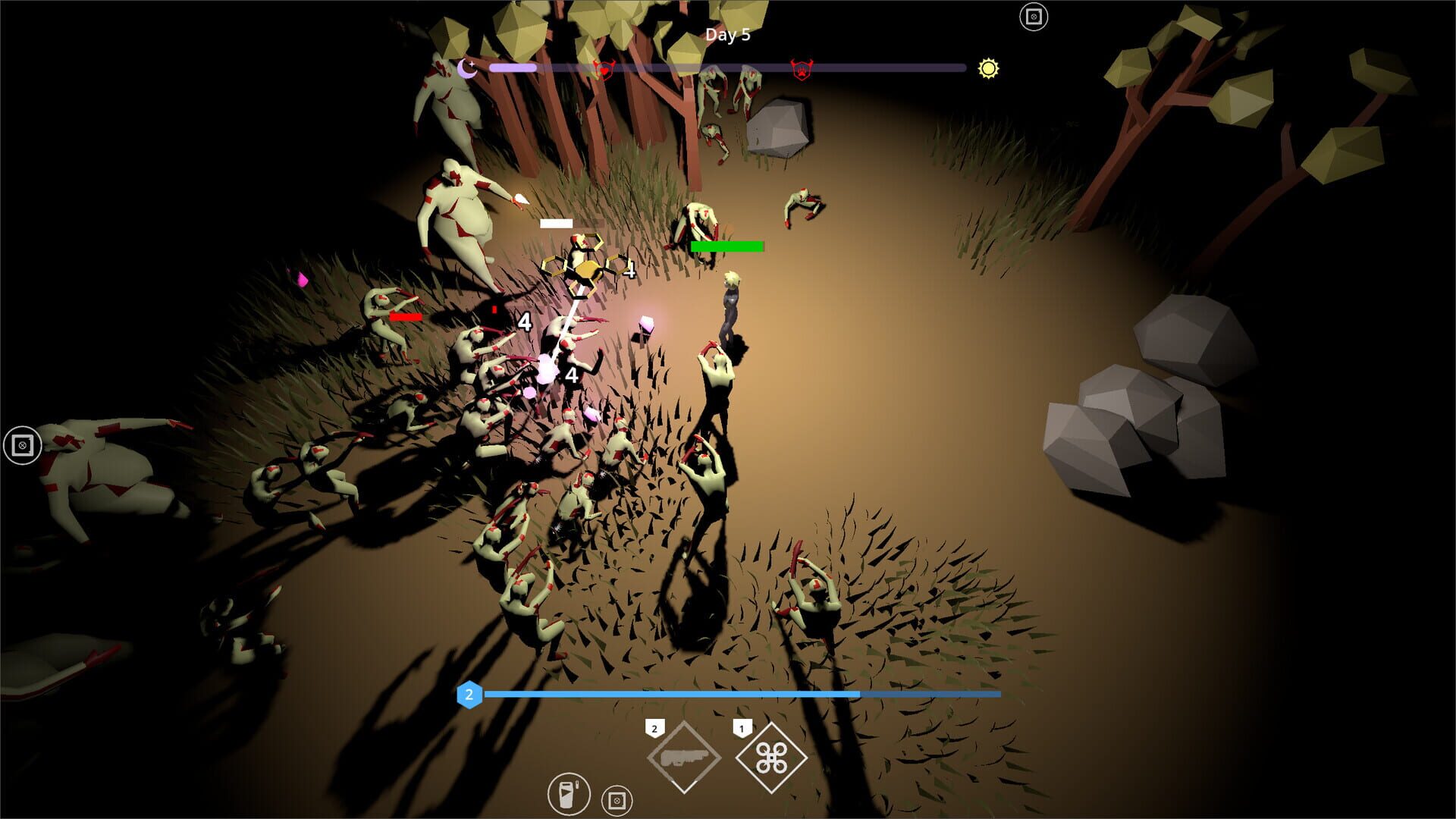Click the moon icon at the timeline's left end
1456x819 pixels.
[467, 68]
